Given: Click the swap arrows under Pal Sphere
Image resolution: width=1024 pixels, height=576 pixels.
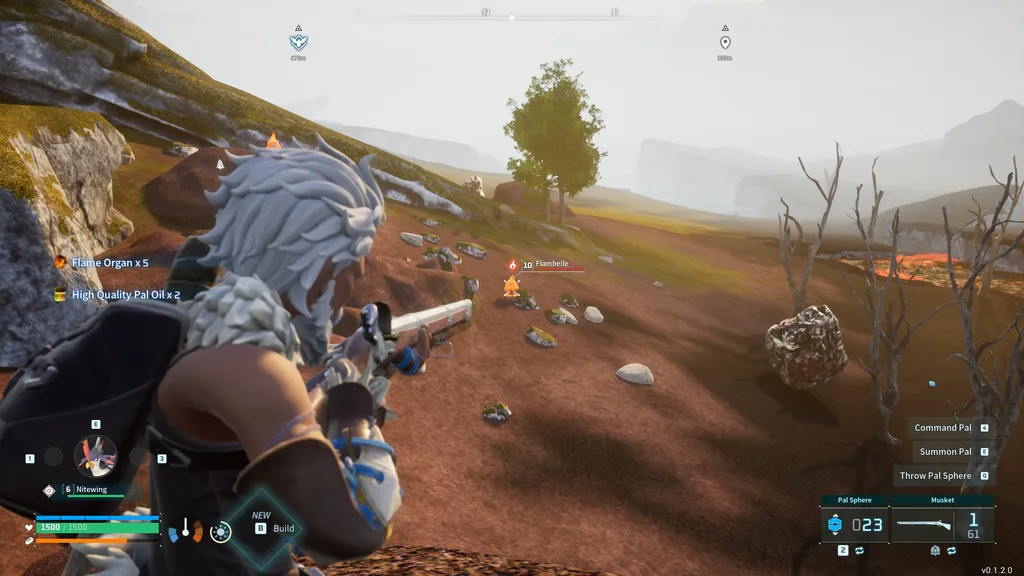Looking at the screenshot, I should tap(859, 551).
